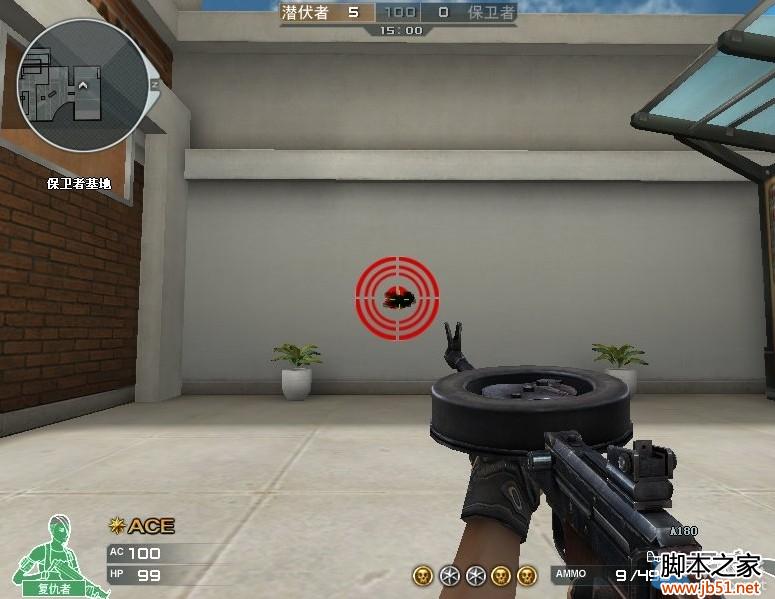The image size is (775, 599).
Task: Click the gold ACE badge
Action: (141, 526)
